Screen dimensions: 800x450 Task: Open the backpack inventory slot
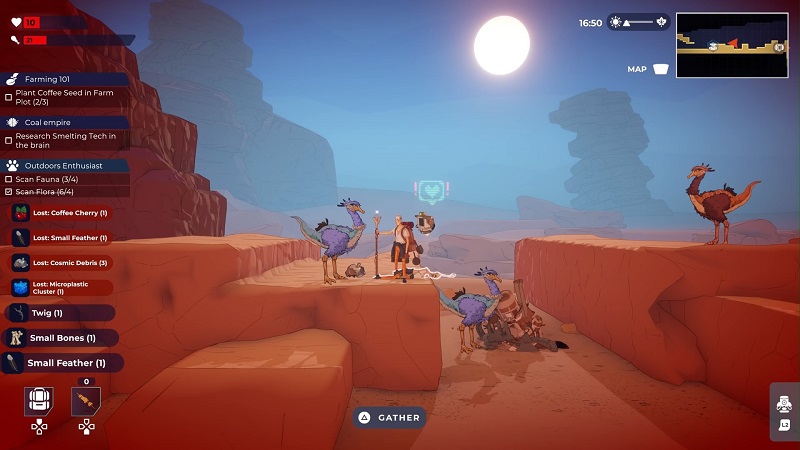[x=38, y=401]
